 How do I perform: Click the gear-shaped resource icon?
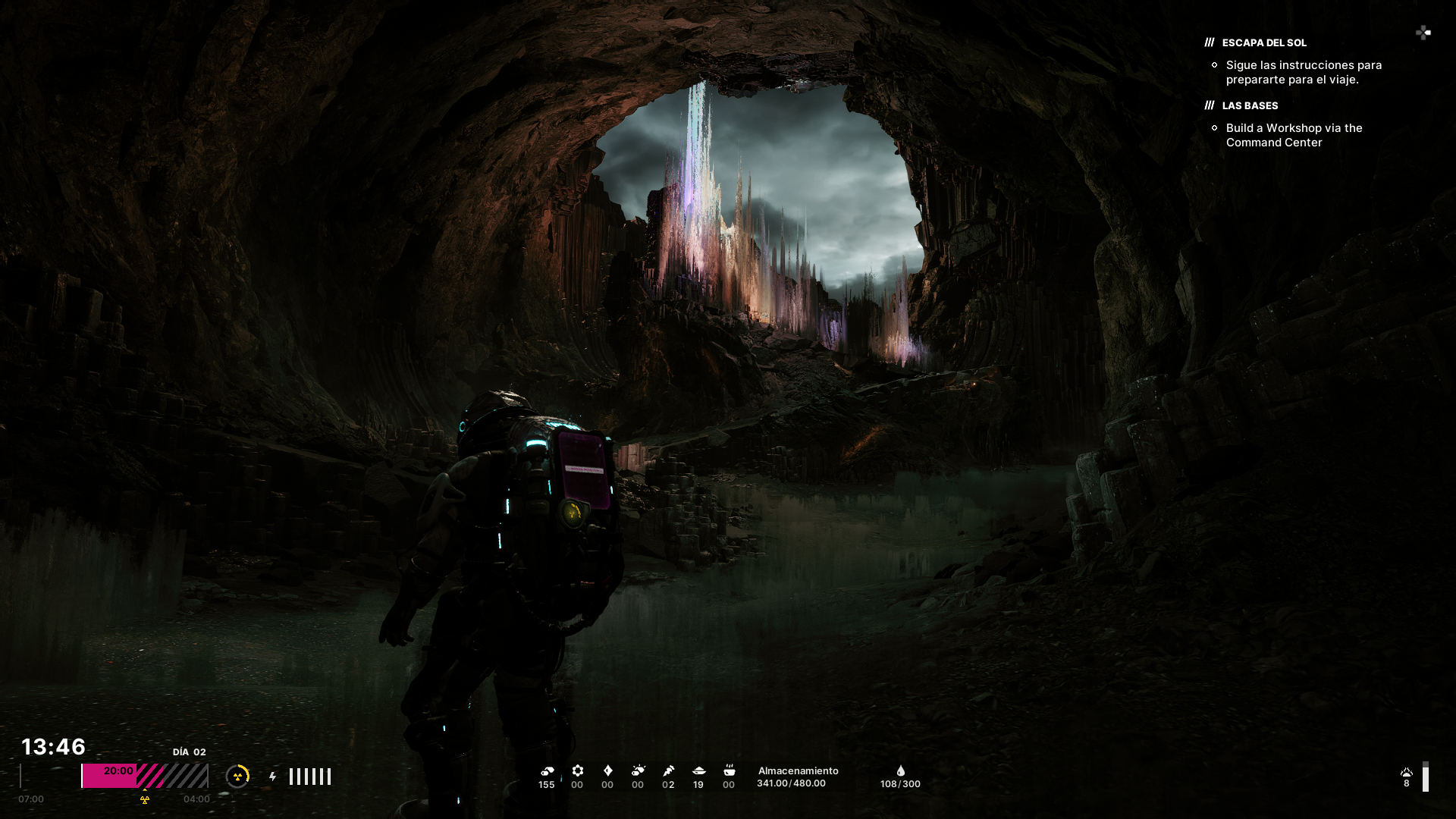tap(577, 770)
